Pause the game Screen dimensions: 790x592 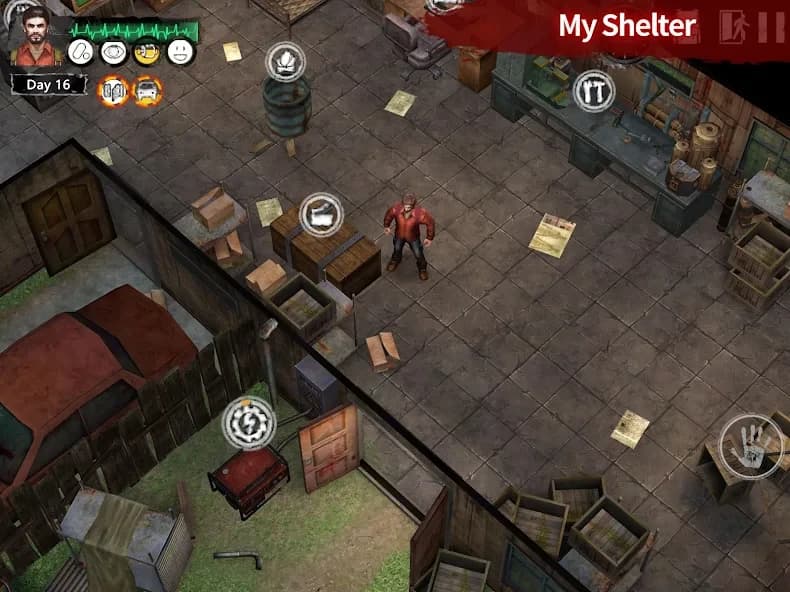tap(771, 26)
